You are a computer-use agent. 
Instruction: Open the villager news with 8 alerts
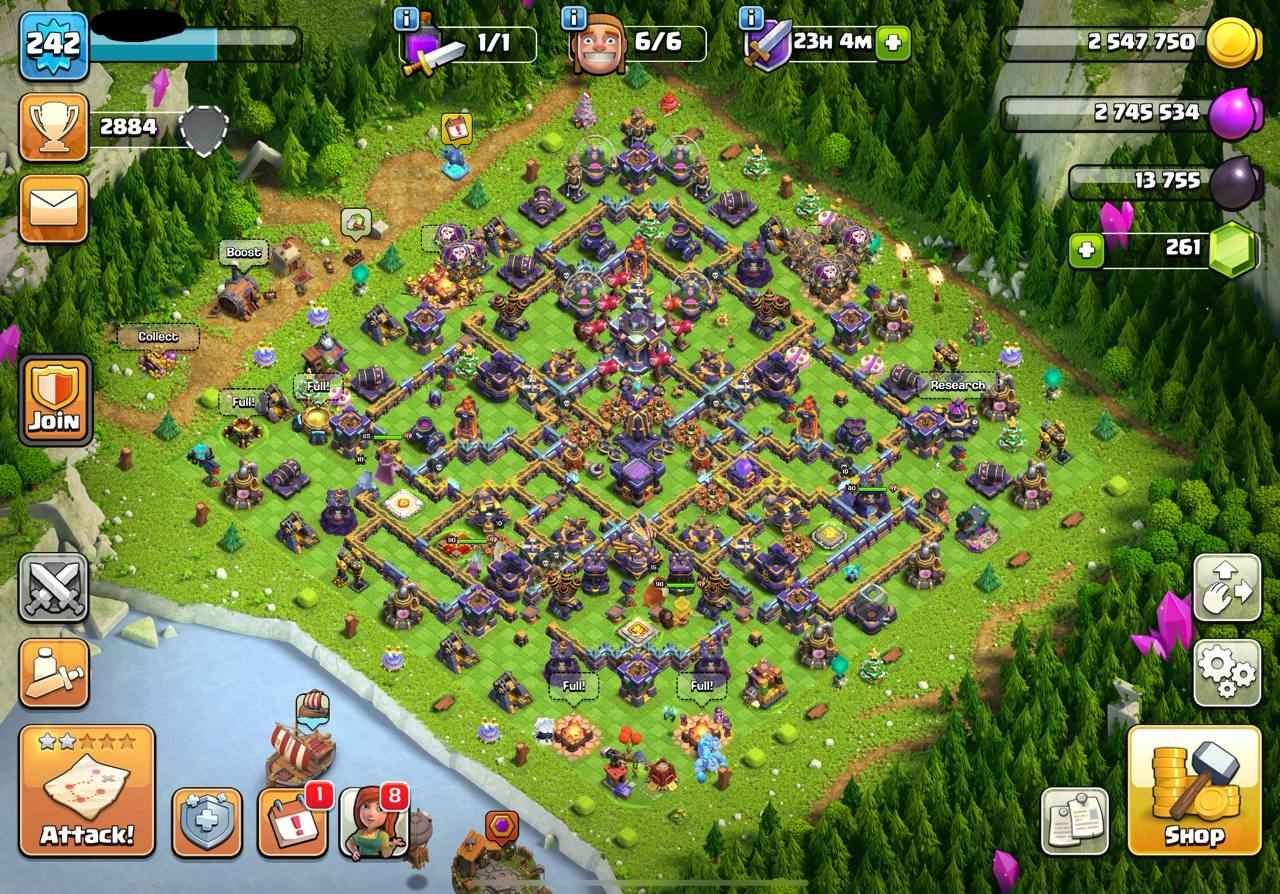pyautogui.click(x=374, y=823)
